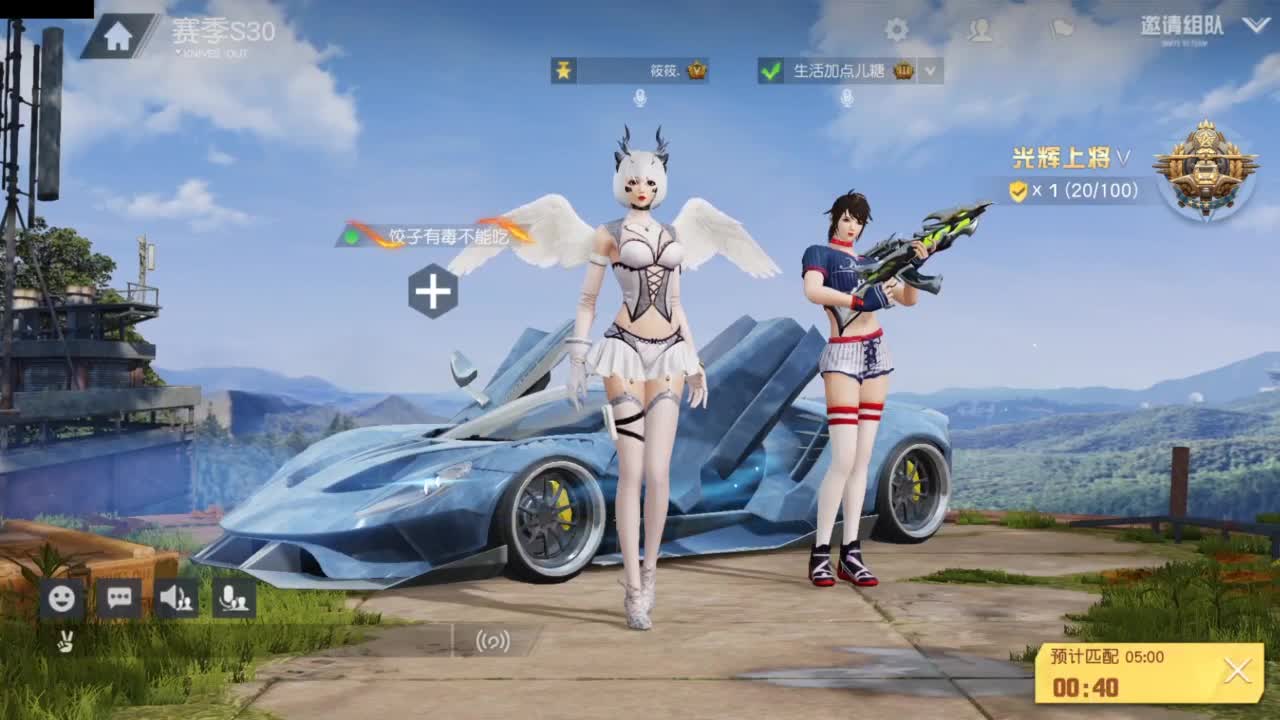Open the 光辉上将 rank dropdown
Image resolution: width=1280 pixels, height=720 pixels.
coord(1072,158)
